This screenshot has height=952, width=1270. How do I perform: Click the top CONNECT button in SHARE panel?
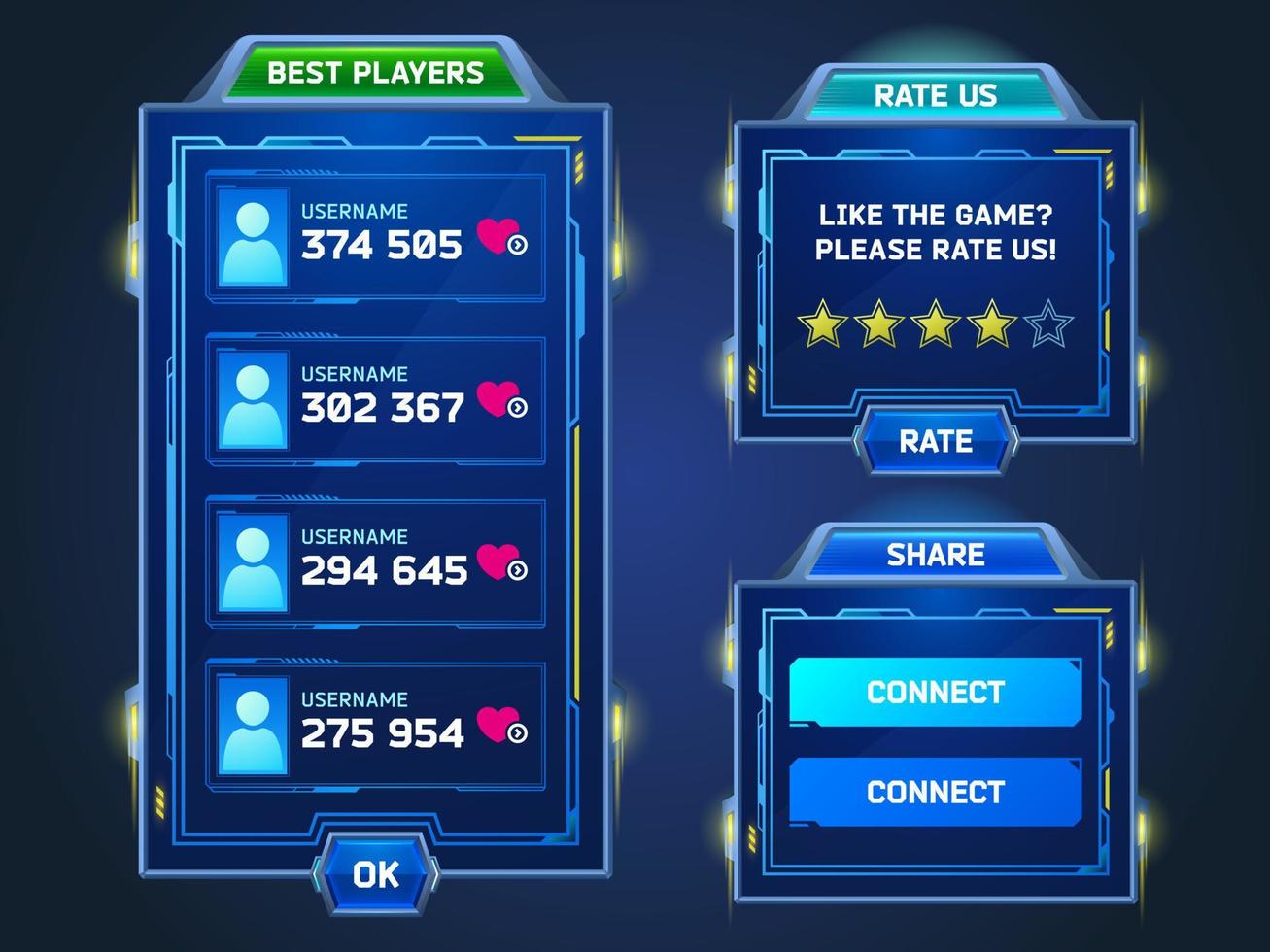[934, 693]
